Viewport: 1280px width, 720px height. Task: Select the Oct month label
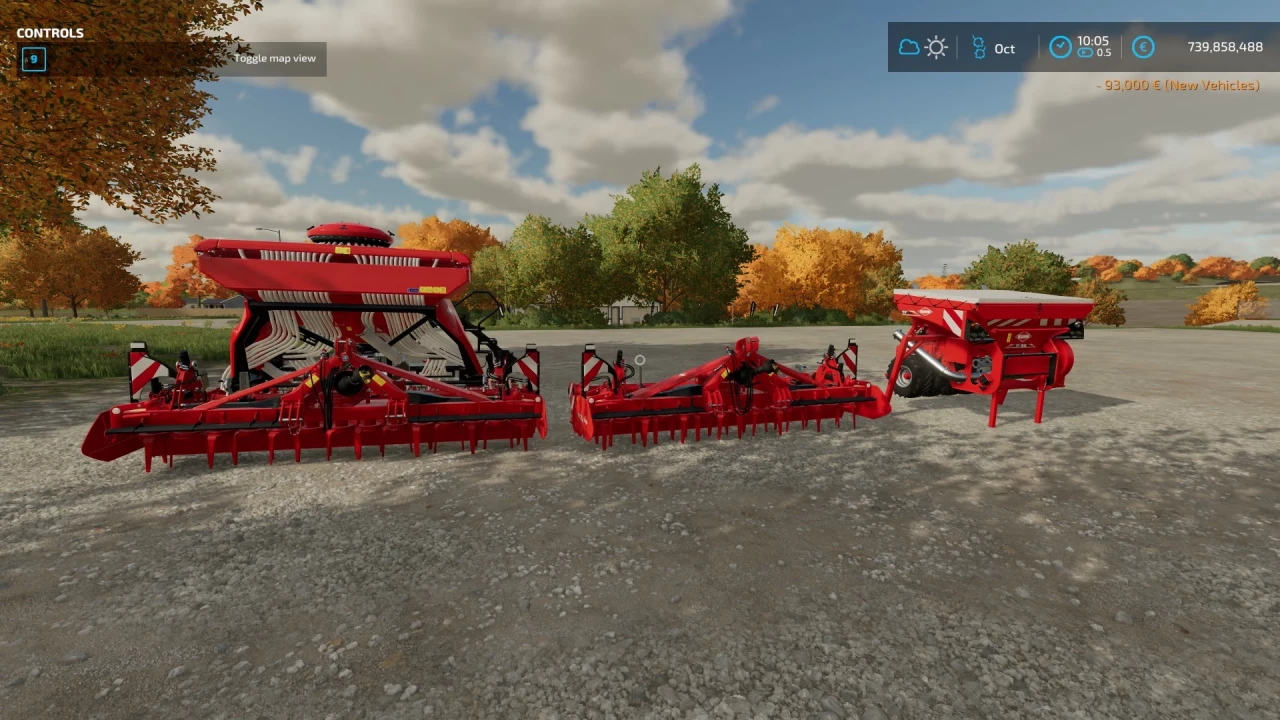(1004, 48)
